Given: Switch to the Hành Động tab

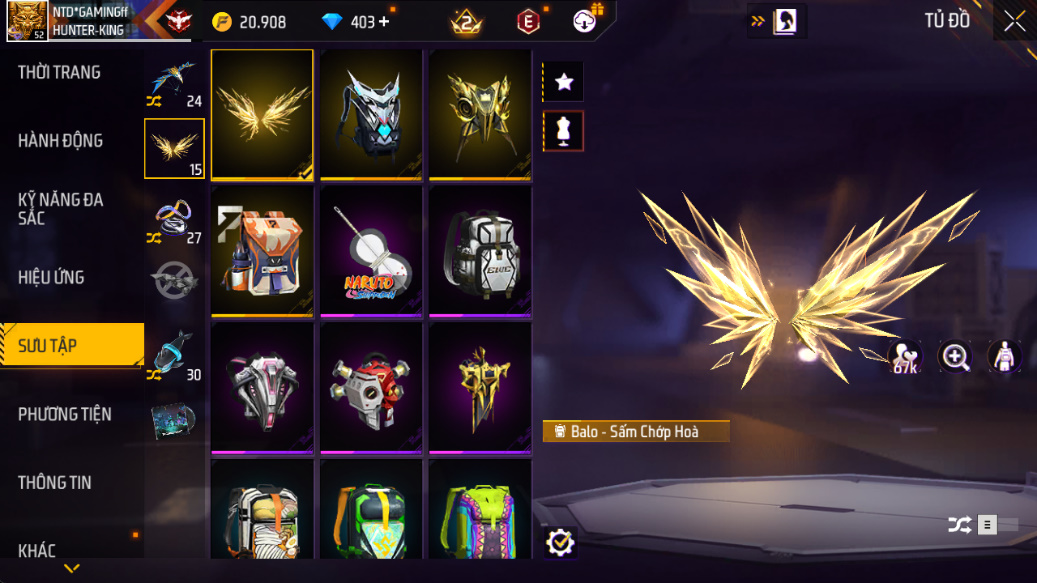Looking at the screenshot, I should (61, 141).
